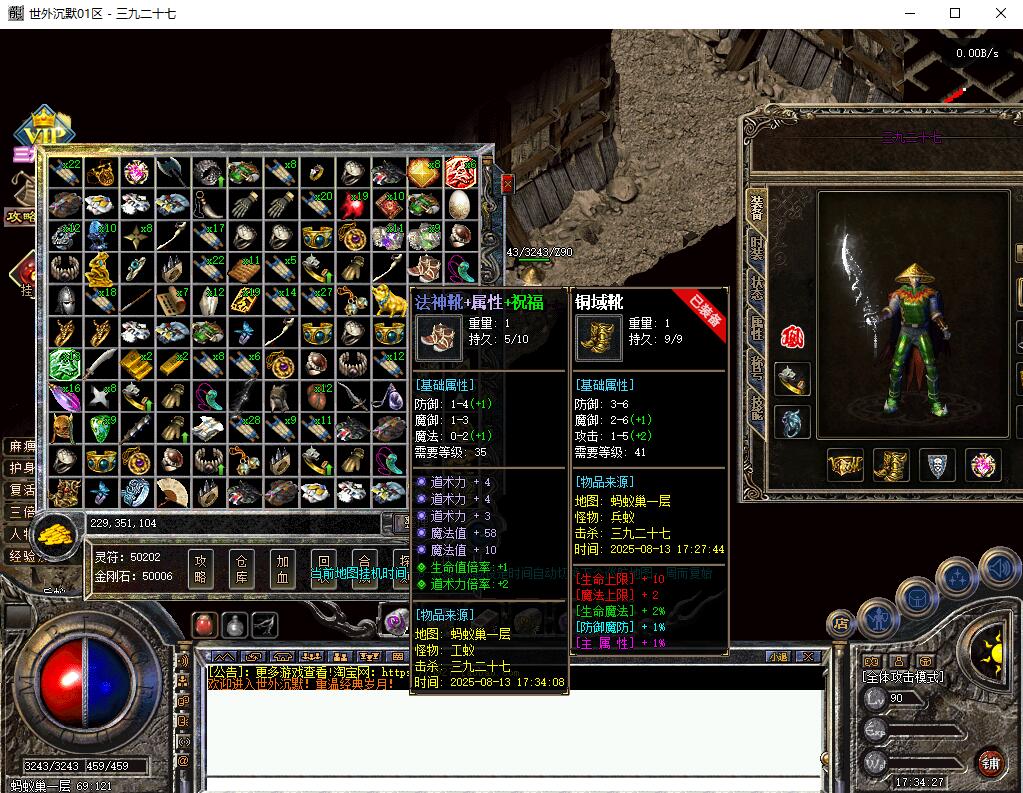Close the inventory bag with the red X

(507, 184)
